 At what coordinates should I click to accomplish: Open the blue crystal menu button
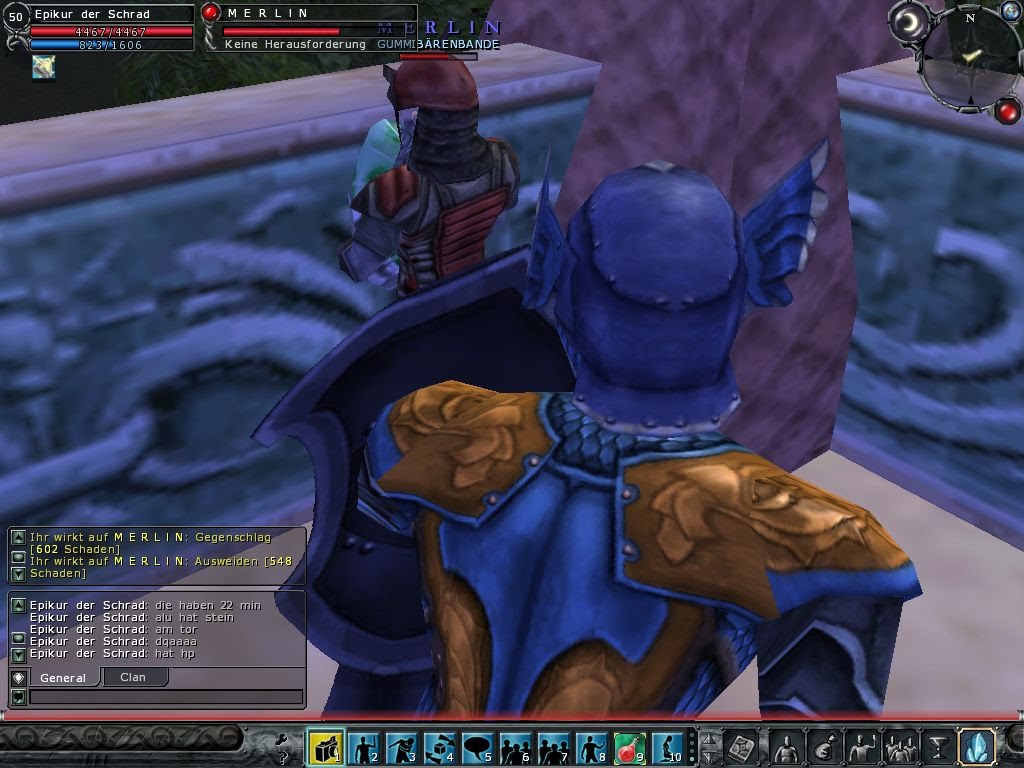click(x=976, y=747)
